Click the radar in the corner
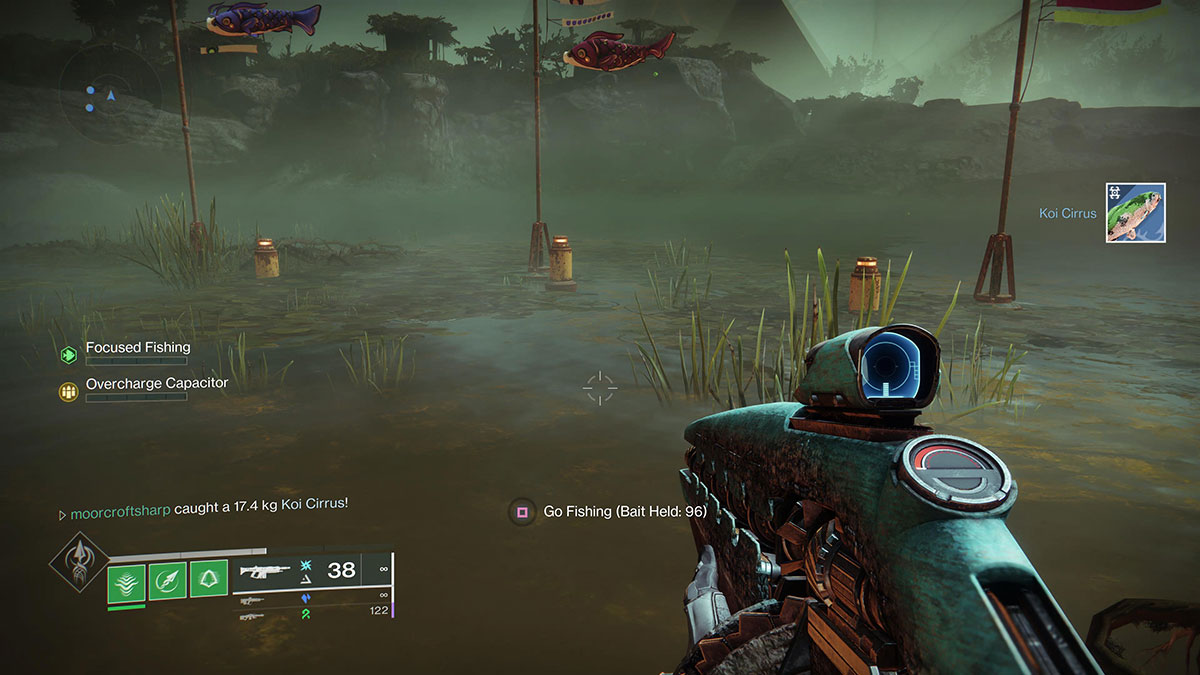 109,94
